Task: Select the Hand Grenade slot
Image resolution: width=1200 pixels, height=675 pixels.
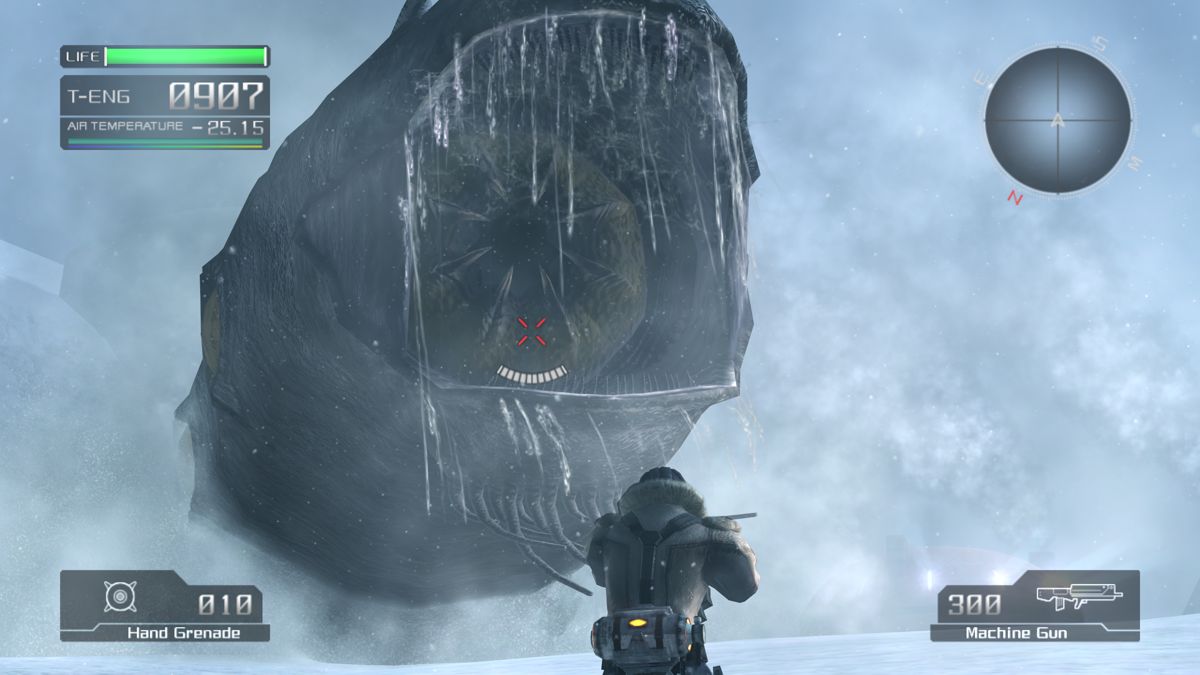Action: click(x=165, y=605)
